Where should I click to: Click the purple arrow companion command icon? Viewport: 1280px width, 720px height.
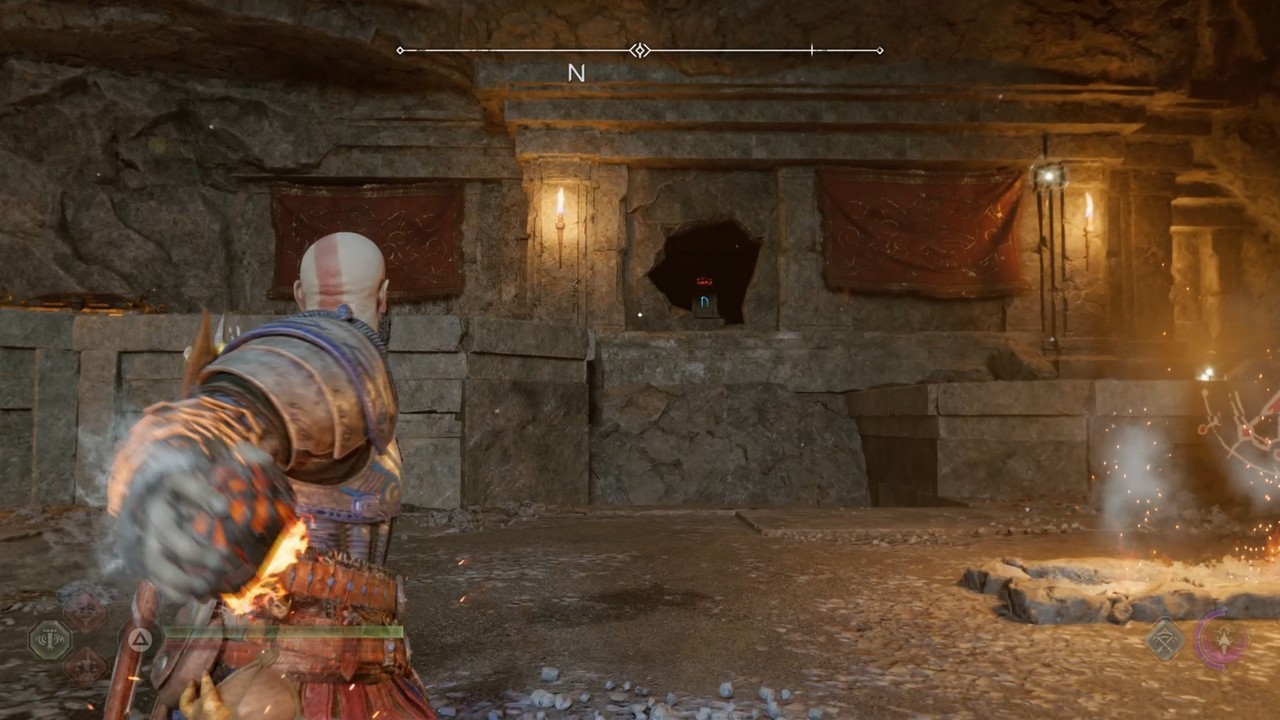(1223, 637)
